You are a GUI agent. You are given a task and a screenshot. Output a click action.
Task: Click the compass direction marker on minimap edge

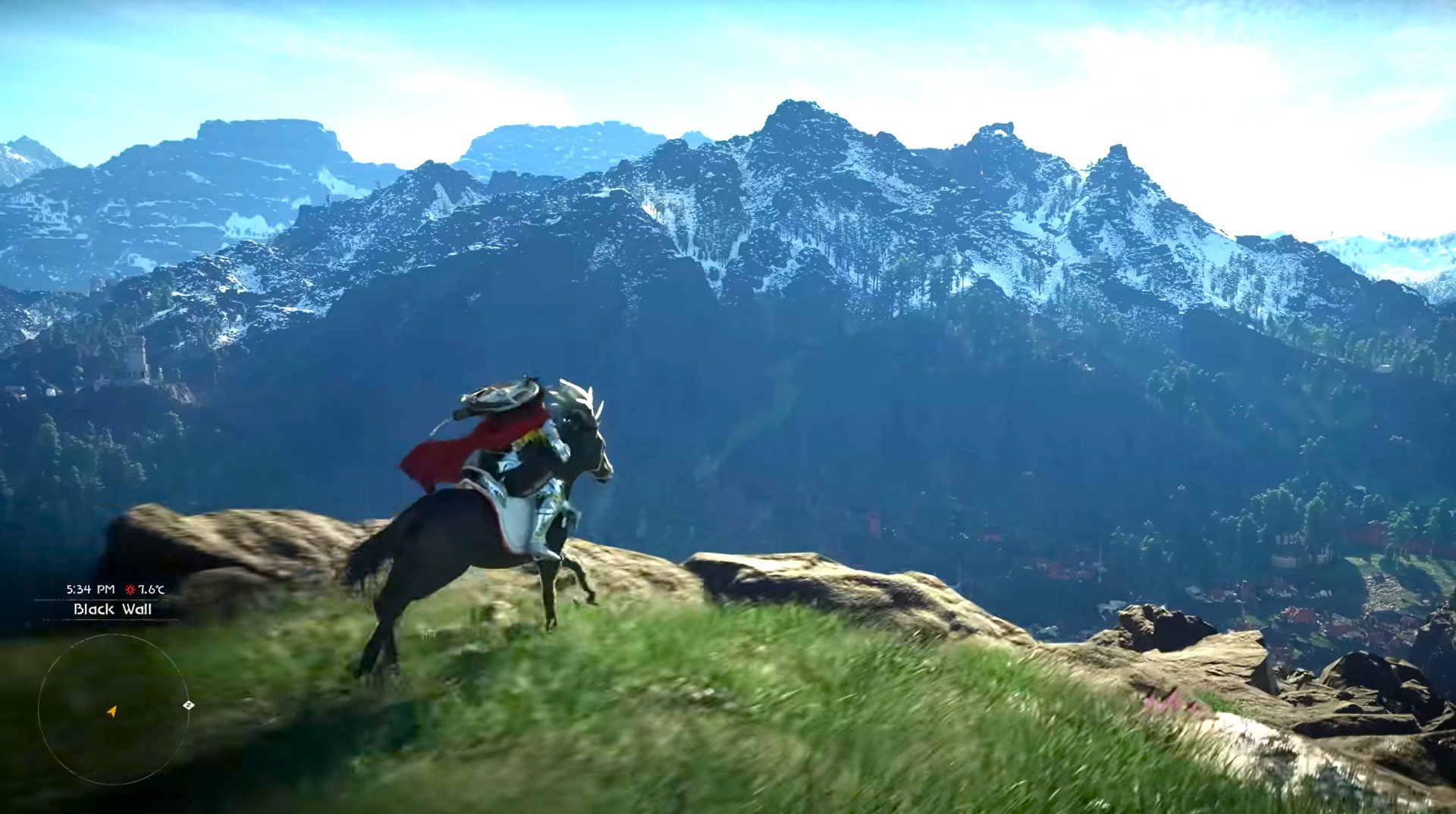pos(188,705)
